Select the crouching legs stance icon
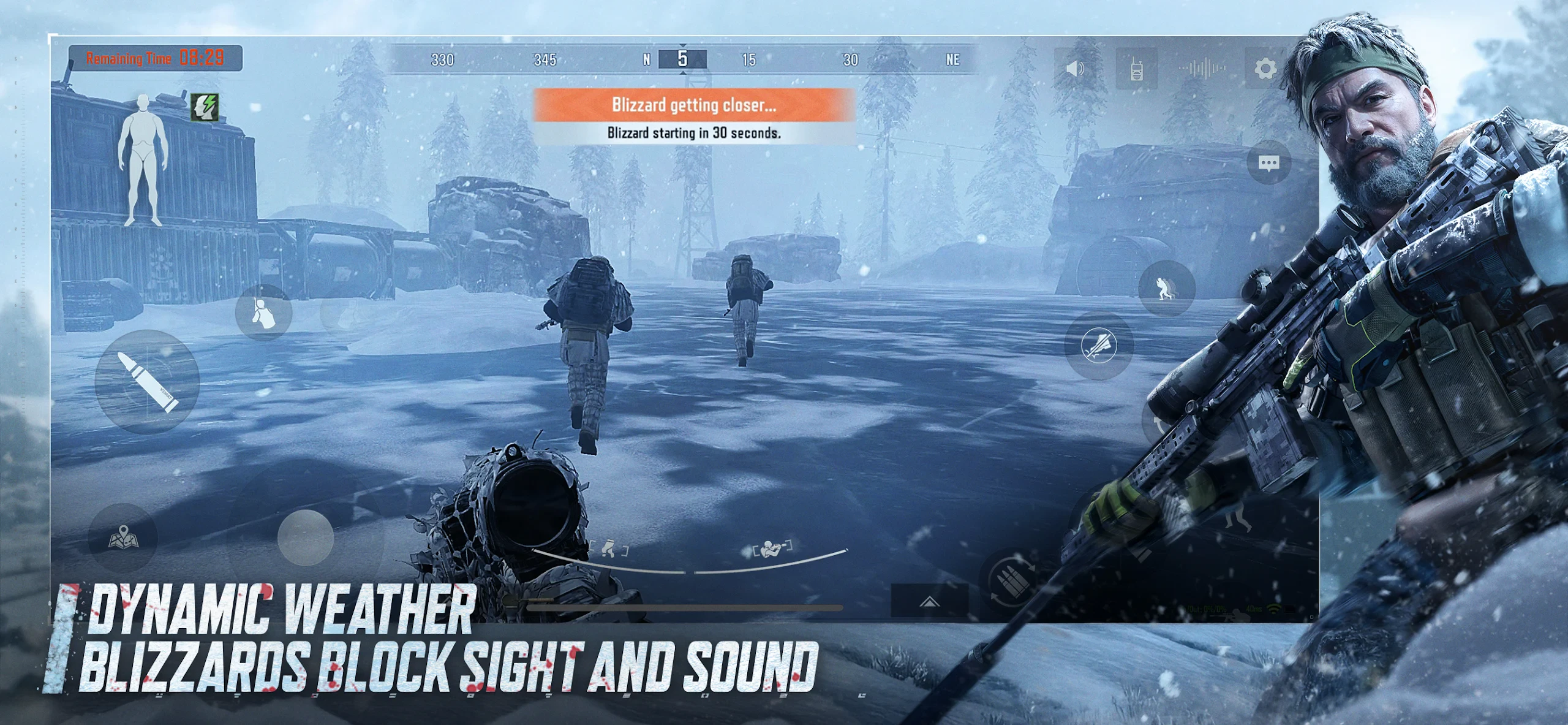 (x=608, y=548)
